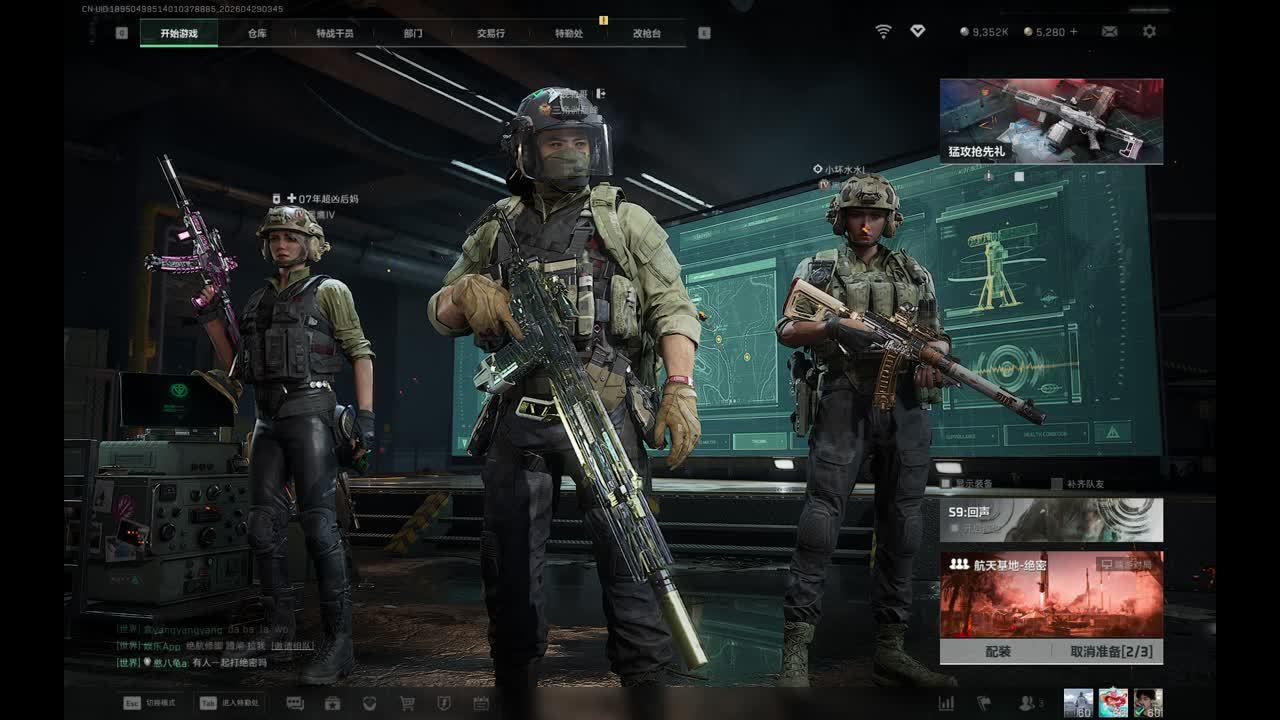Open the chat bubble icon in the bottom bar
Viewport: 1280px width, 720px height.
click(x=295, y=703)
